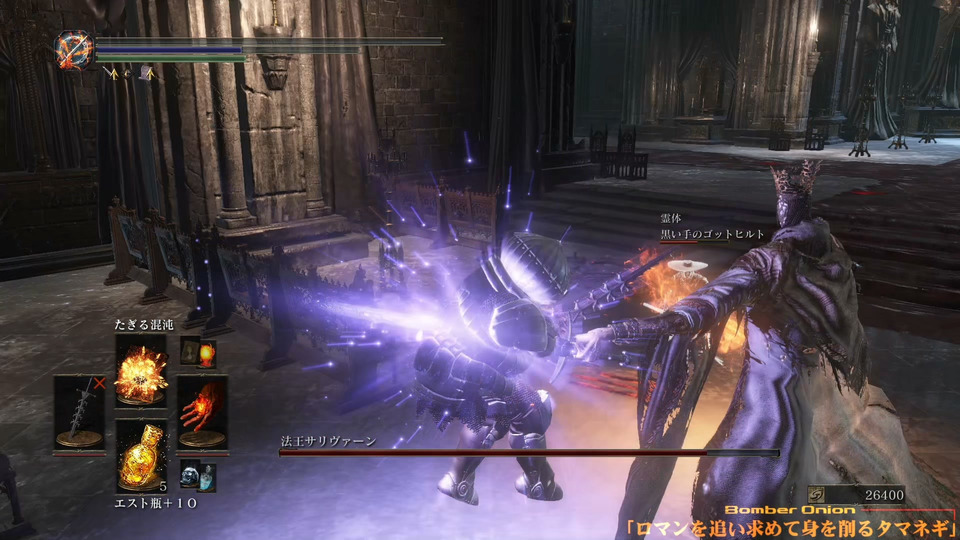
Task: Click the fiery covenant emblem icon
Action: pos(74,50)
